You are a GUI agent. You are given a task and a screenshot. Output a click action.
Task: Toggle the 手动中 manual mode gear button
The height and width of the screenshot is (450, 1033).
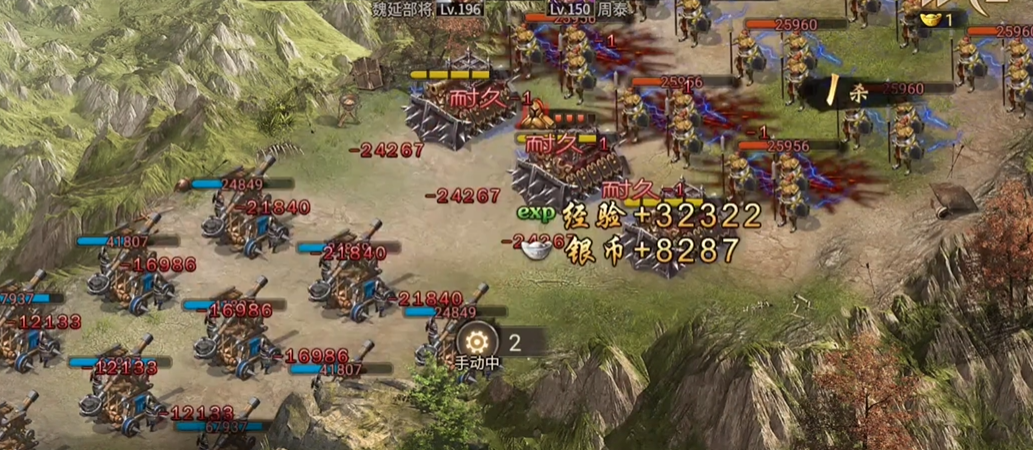(476, 339)
